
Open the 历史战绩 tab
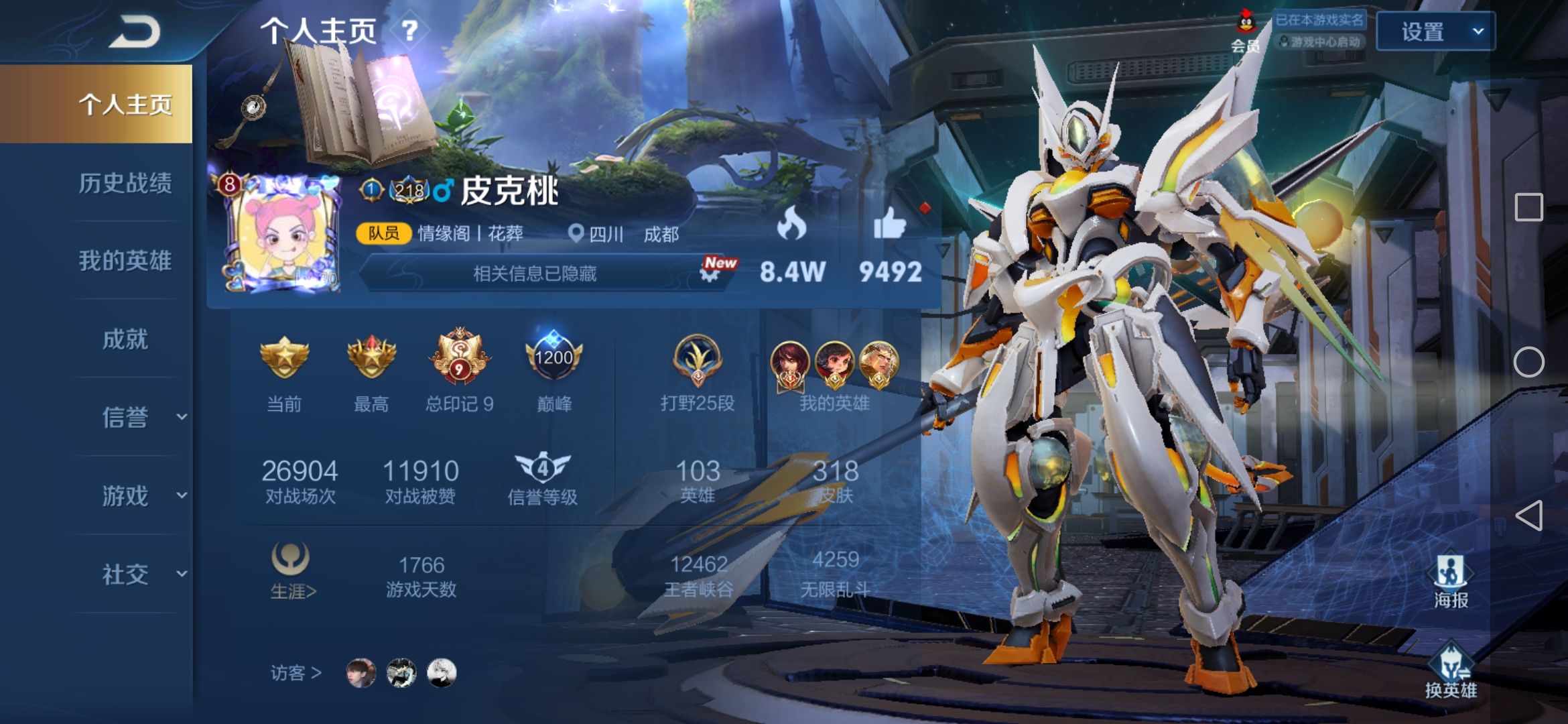tap(125, 183)
